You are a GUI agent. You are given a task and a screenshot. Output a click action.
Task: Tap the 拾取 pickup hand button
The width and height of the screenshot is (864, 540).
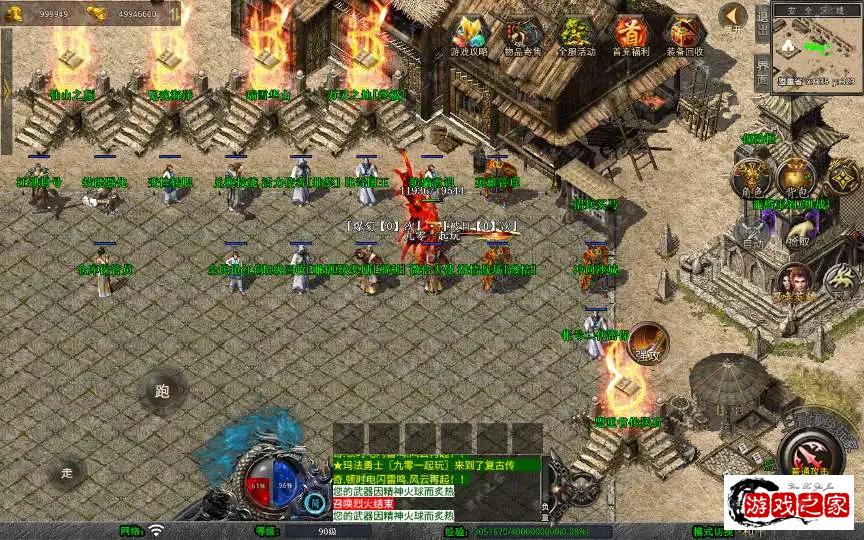tap(797, 232)
